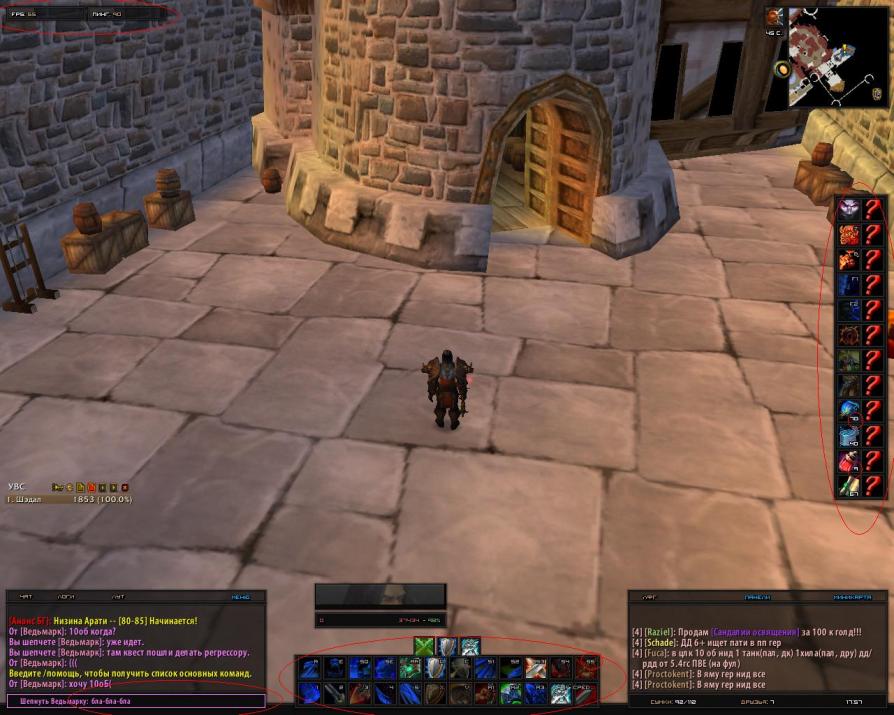This screenshot has height=715, width=894.
Task: Click the purple-faced icon atop the side bar
Action: tap(849, 209)
